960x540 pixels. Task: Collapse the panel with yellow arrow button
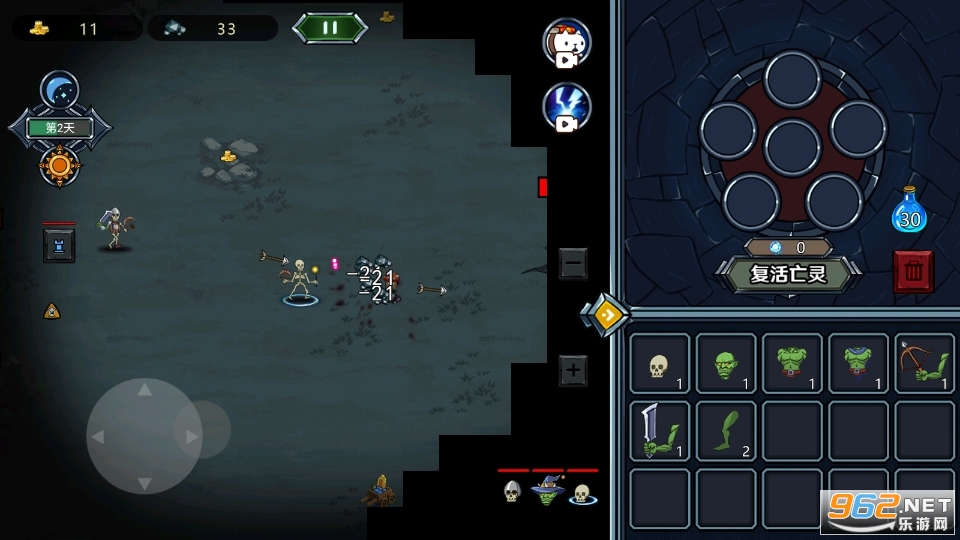(605, 315)
